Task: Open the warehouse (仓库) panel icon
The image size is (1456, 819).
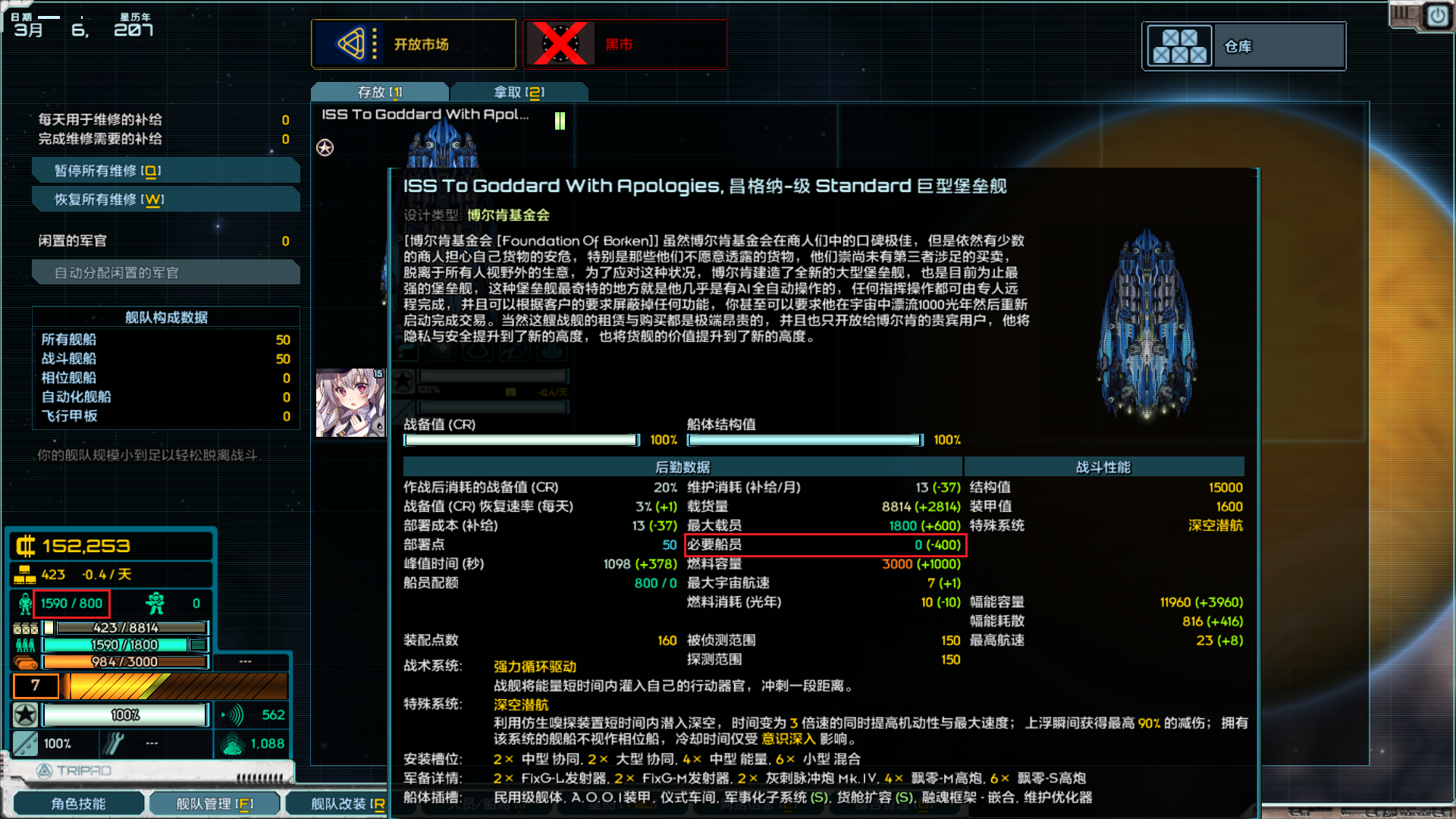Action: pyautogui.click(x=1180, y=45)
